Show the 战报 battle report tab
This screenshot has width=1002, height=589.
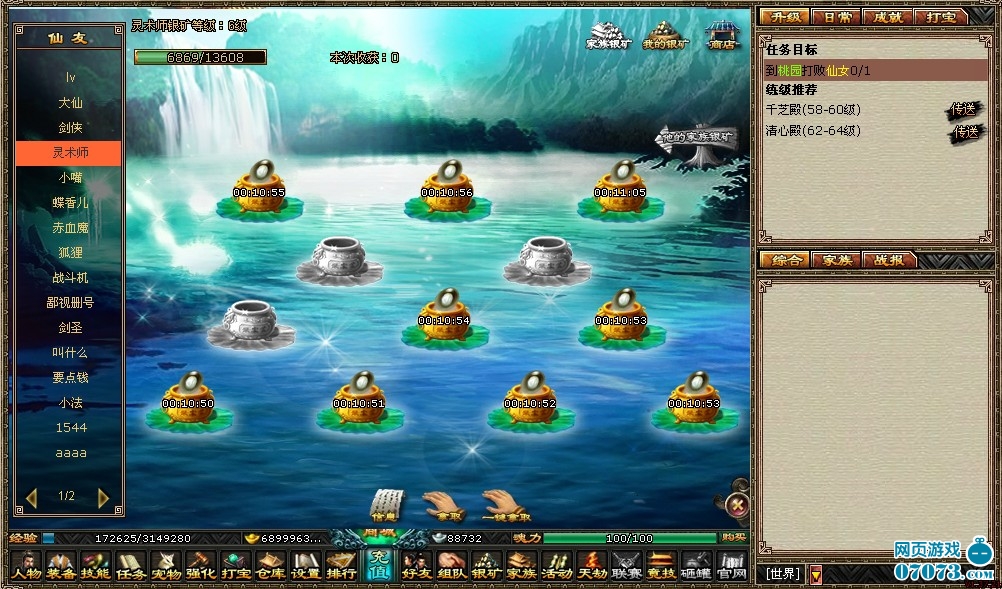click(x=888, y=260)
